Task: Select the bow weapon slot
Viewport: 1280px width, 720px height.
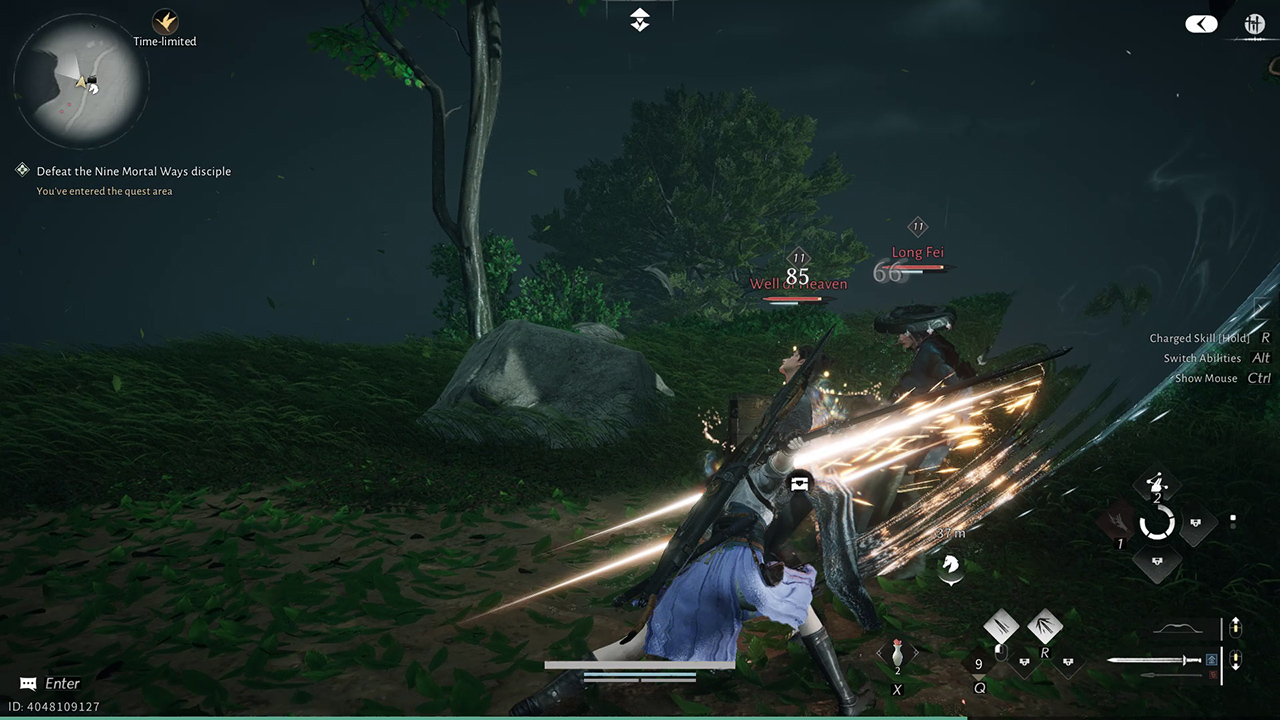Action: click(x=1178, y=629)
